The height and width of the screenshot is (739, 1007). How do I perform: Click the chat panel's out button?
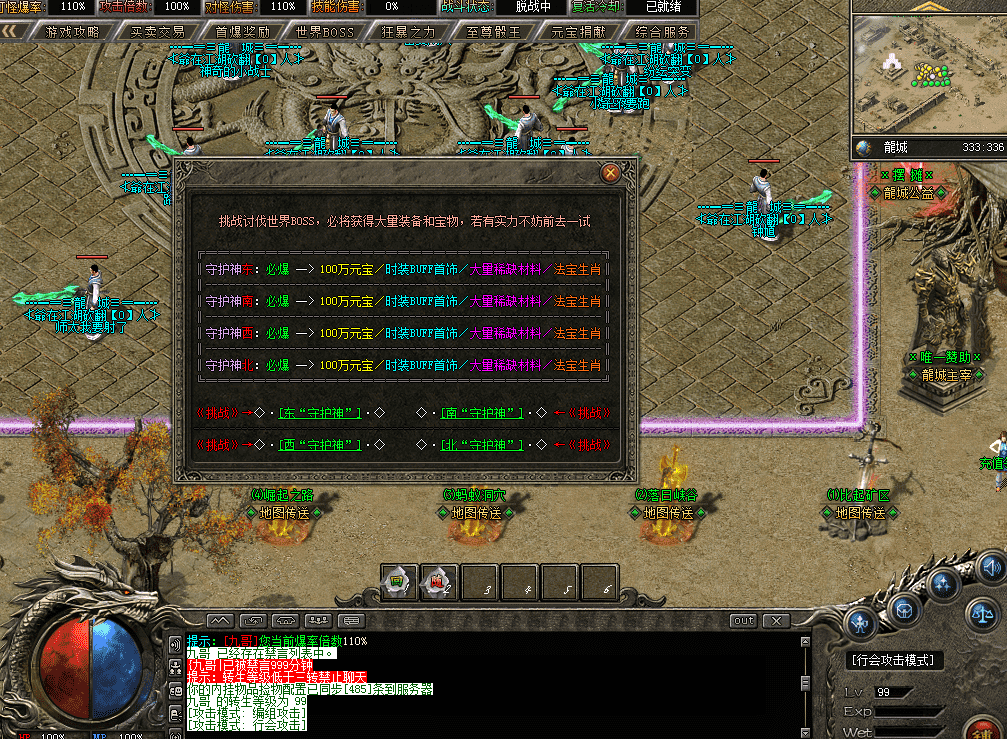[x=743, y=621]
